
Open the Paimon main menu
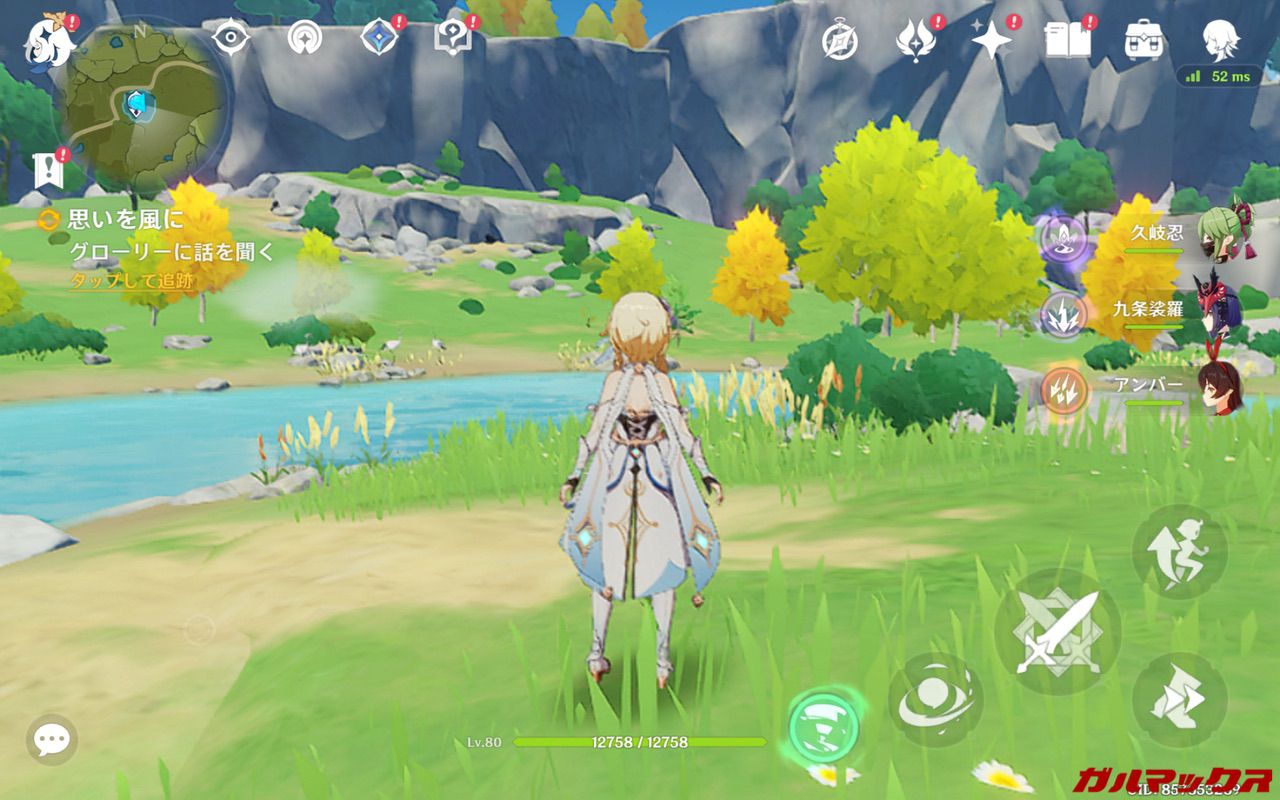(47, 40)
